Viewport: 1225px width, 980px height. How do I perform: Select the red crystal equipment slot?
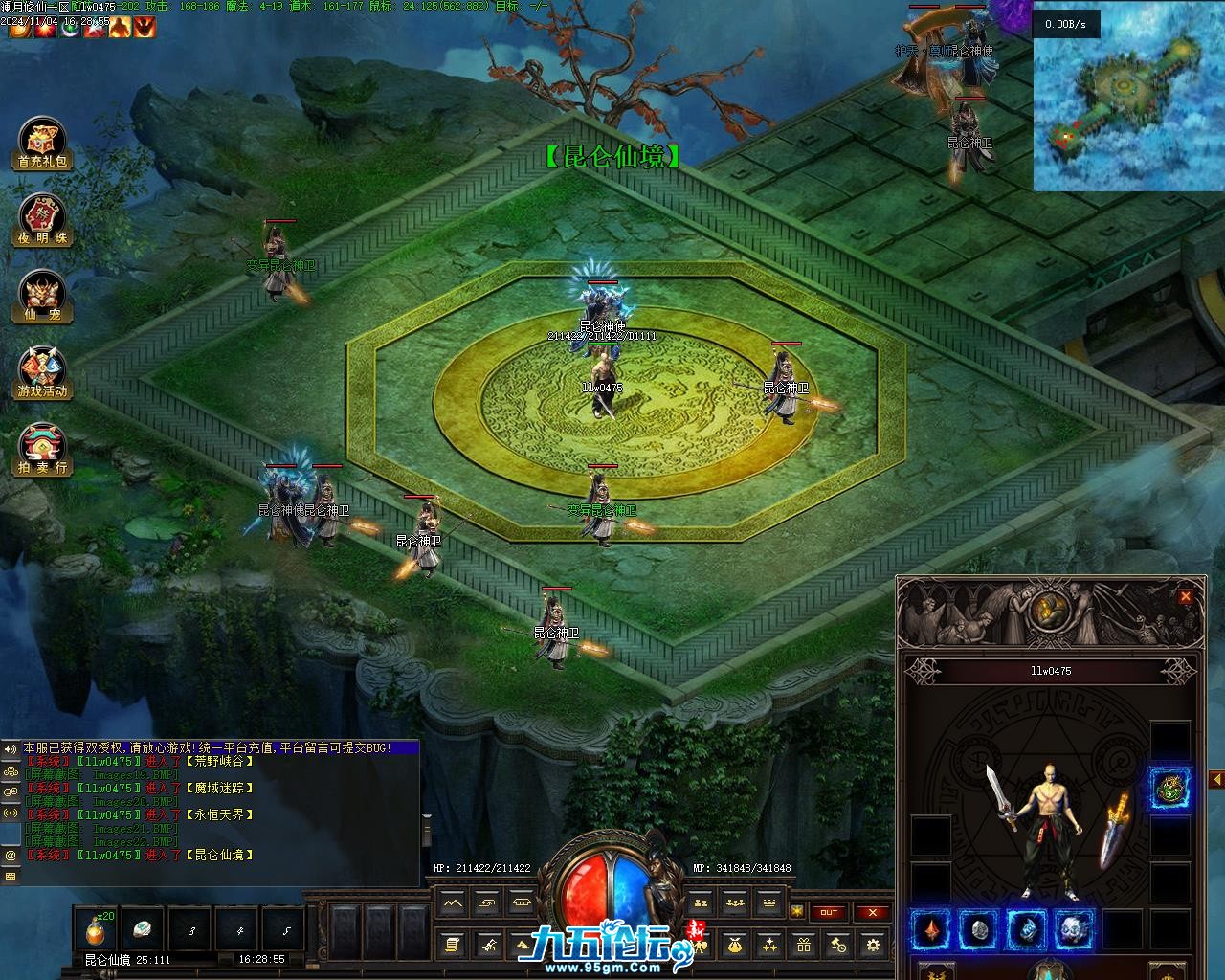point(930,929)
